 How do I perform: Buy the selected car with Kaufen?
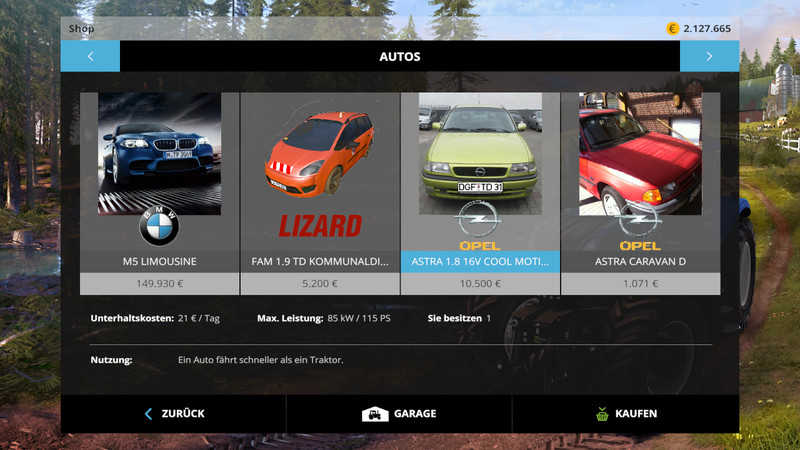coord(625,413)
